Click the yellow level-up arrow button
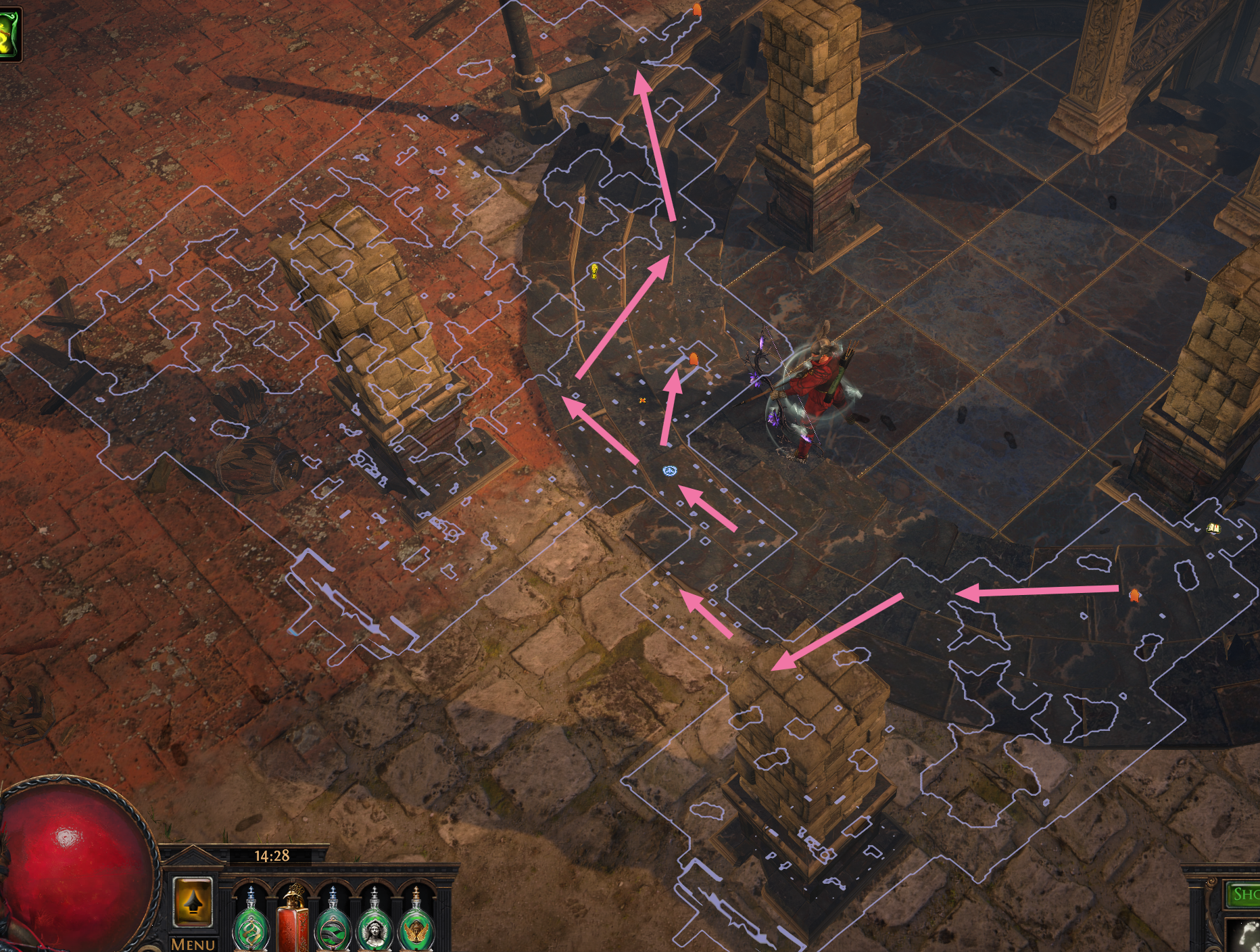Screen dimensions: 1260x952 [x=193, y=903]
